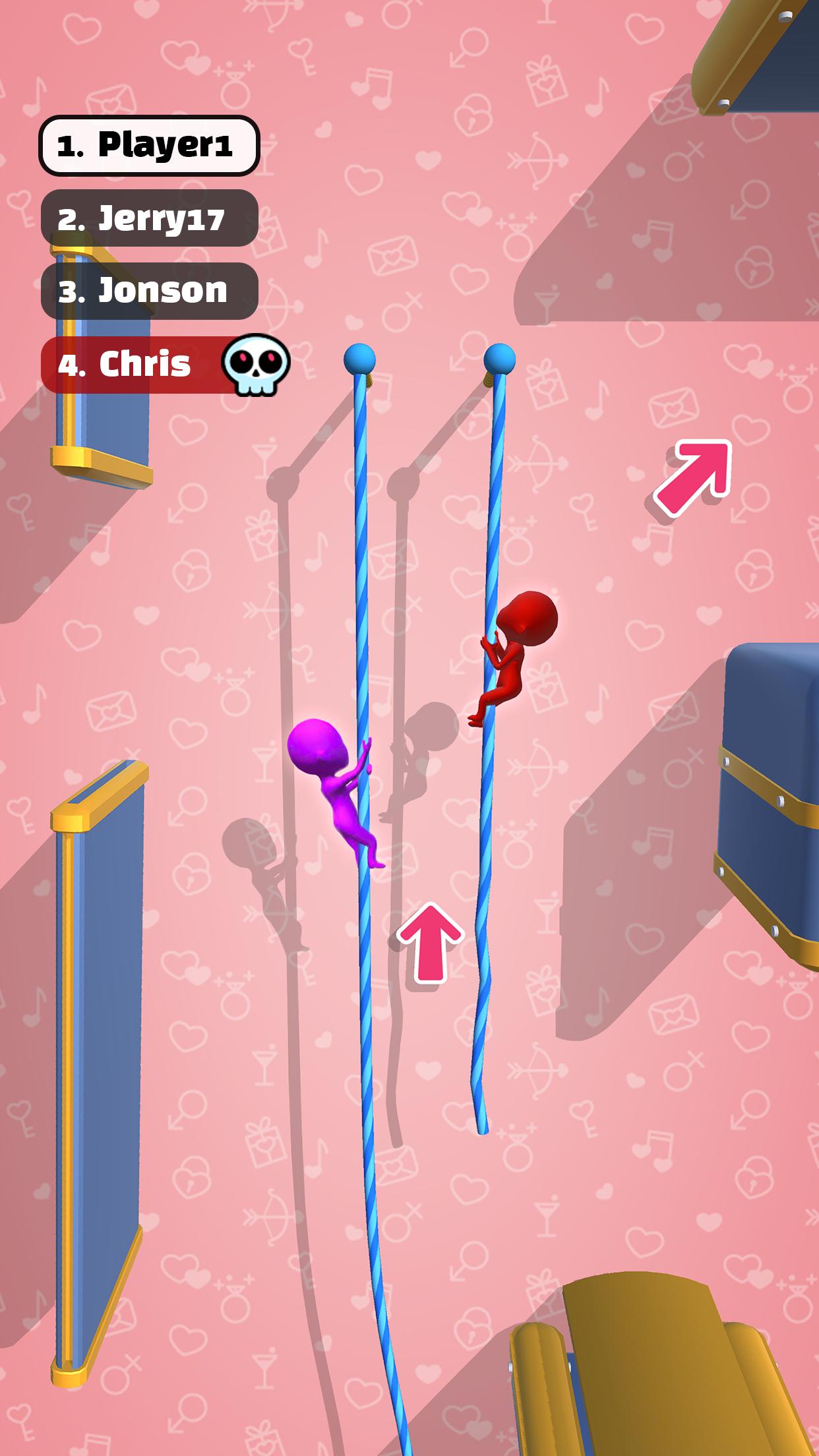The height and width of the screenshot is (1456, 819).
Task: Click the Jerry17 leaderboard row
Action: [x=149, y=218]
